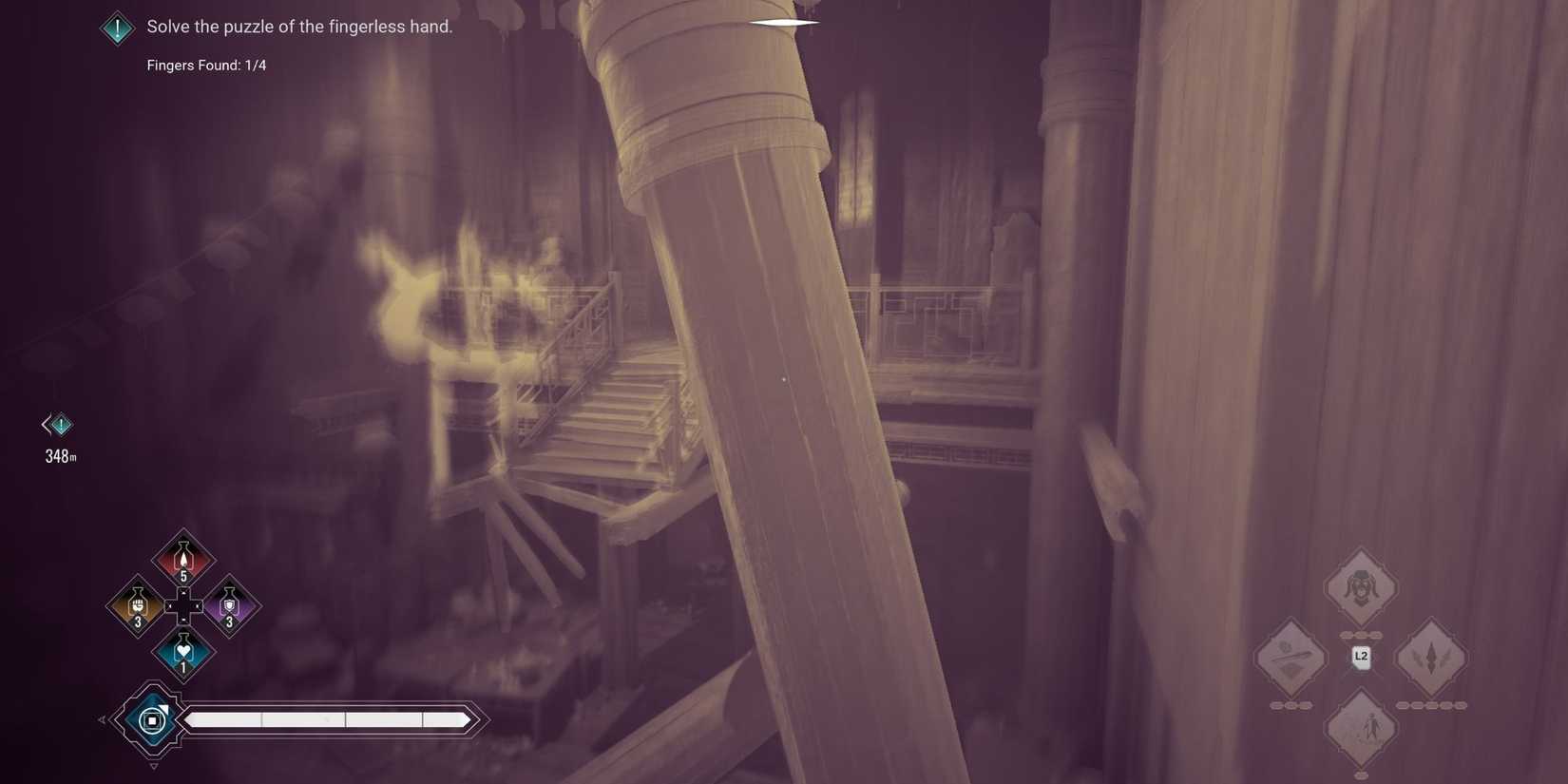Click the objective exclamation diamond icon

click(116, 27)
